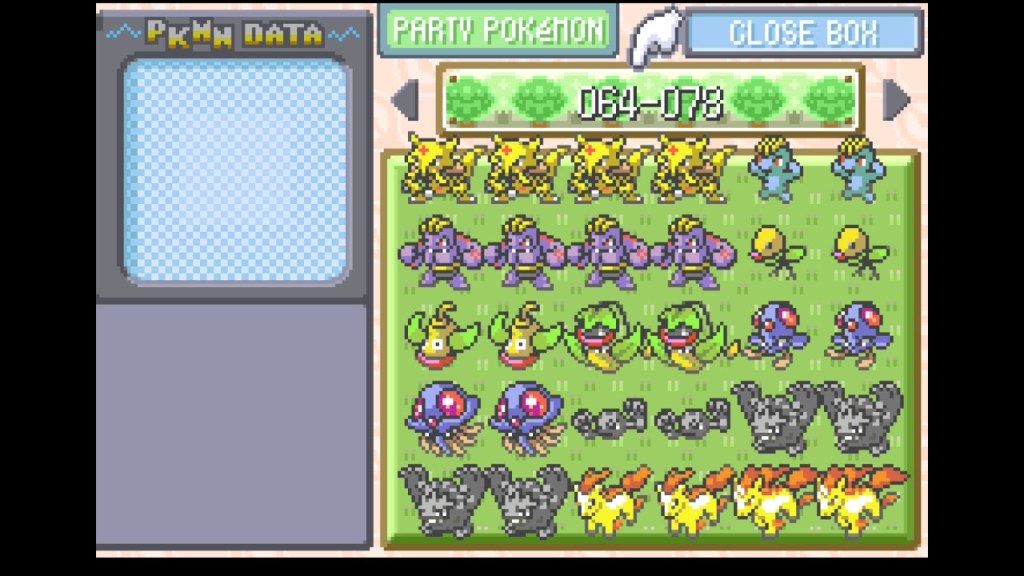The height and width of the screenshot is (576, 1024).
Task: Pick the Bellsprout beside the purple Machamp
Action: tap(773, 250)
